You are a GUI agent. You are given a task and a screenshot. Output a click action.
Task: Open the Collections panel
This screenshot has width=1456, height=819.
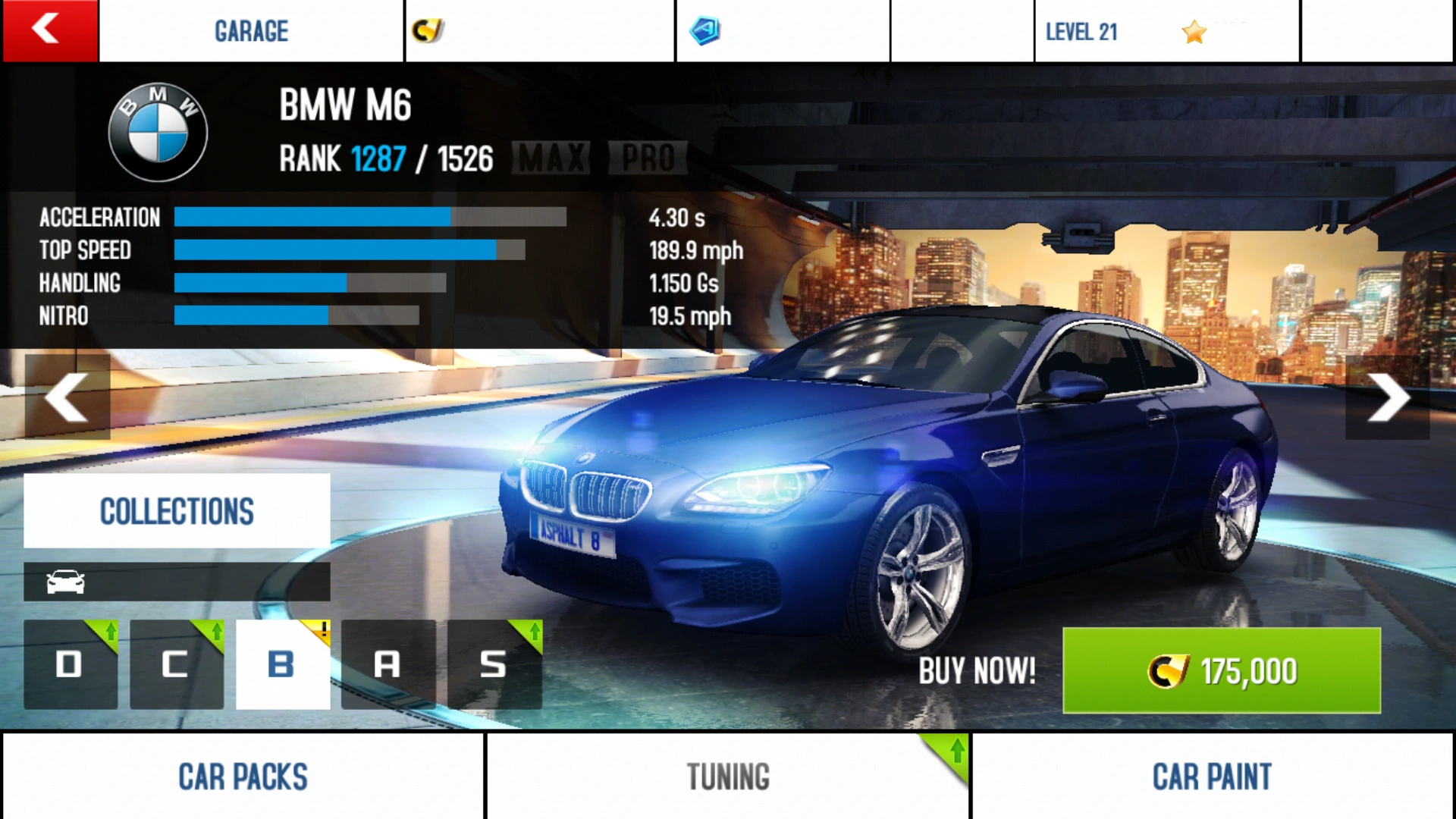coord(177,510)
